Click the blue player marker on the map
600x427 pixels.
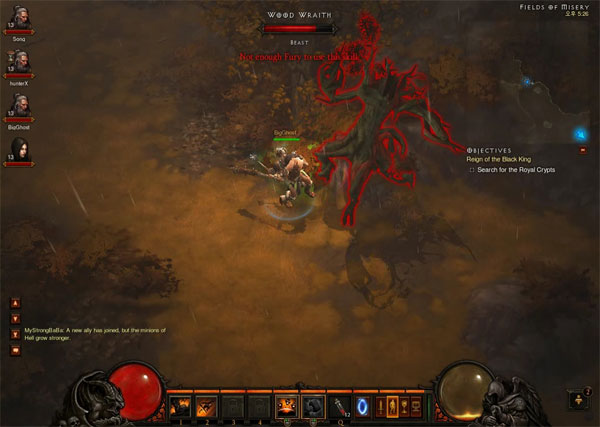pyautogui.click(x=579, y=133)
